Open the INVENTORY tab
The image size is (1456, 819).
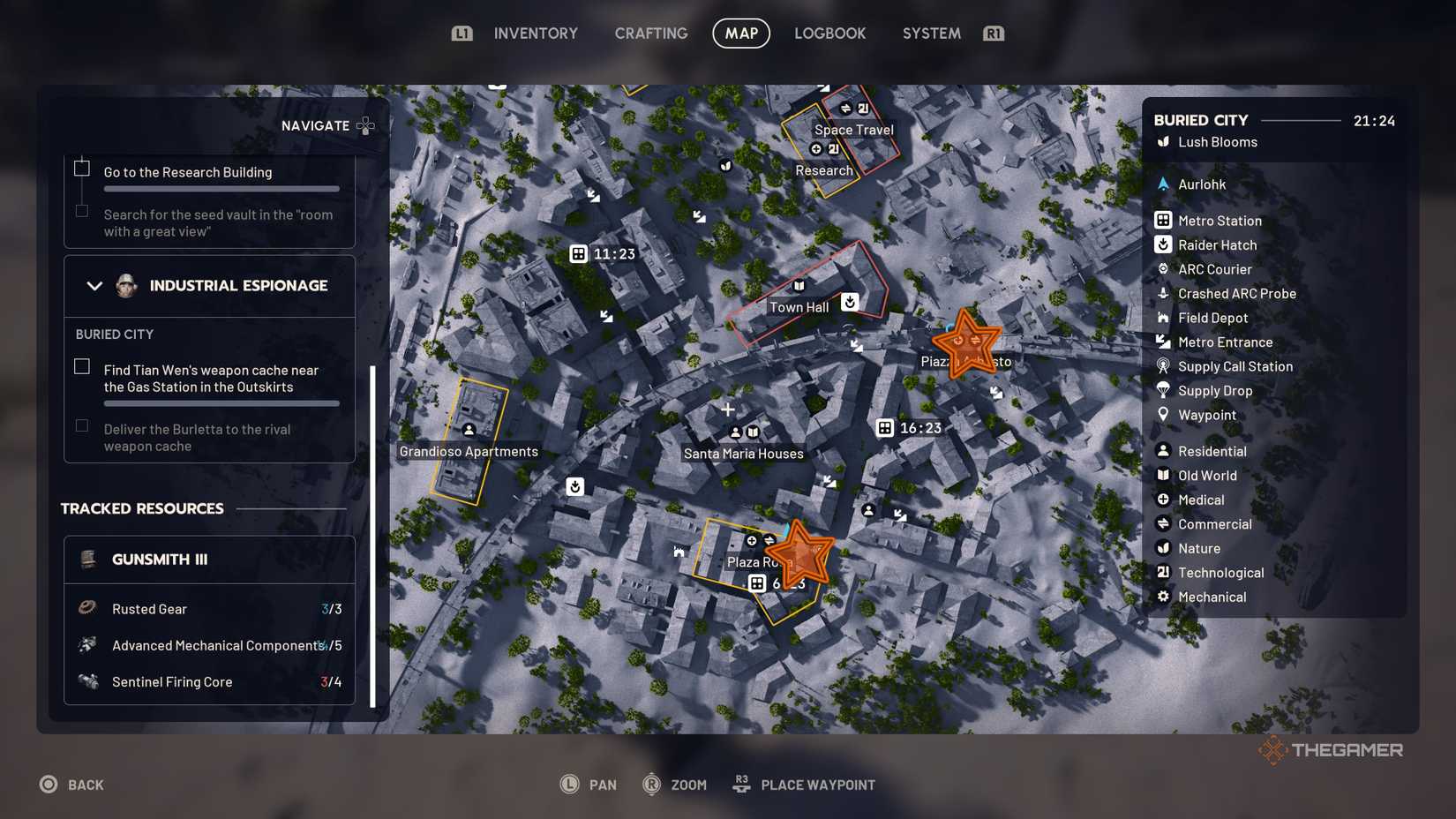tap(536, 33)
